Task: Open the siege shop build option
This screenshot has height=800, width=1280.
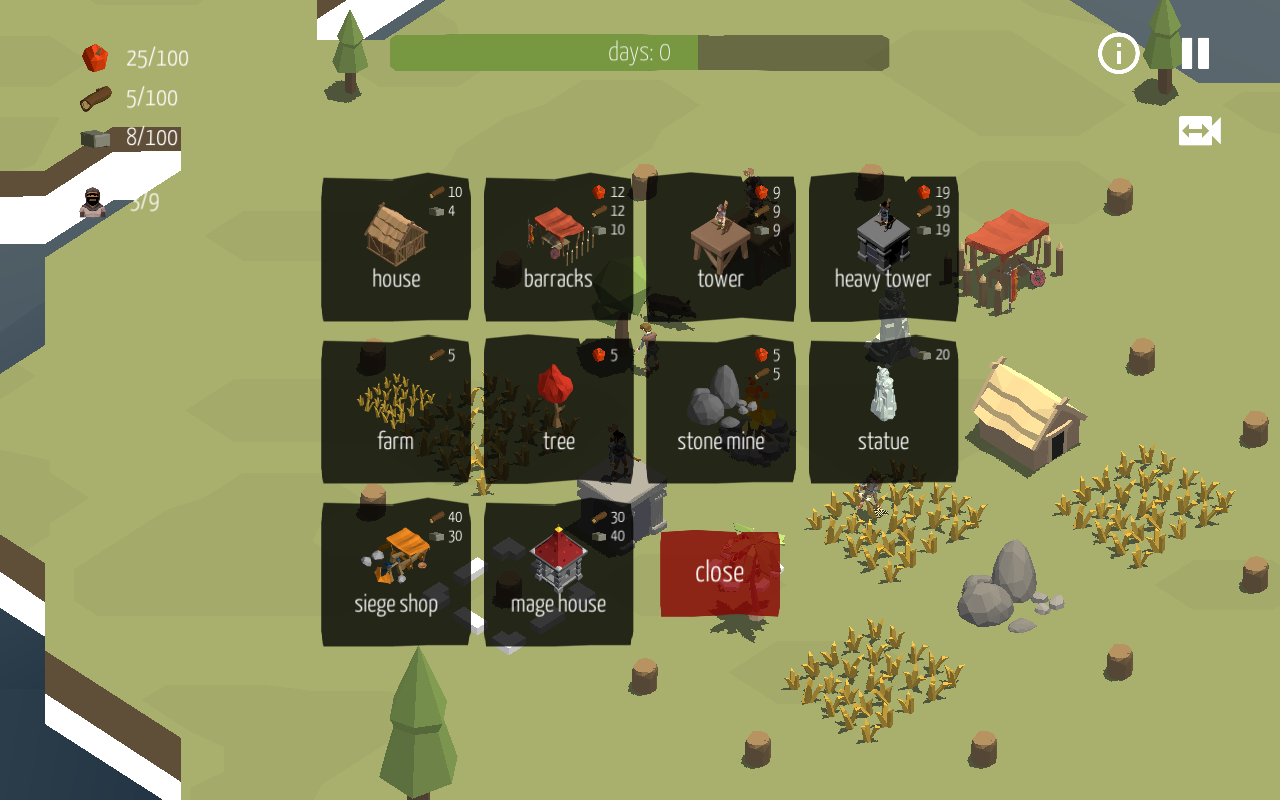Action: point(396,573)
